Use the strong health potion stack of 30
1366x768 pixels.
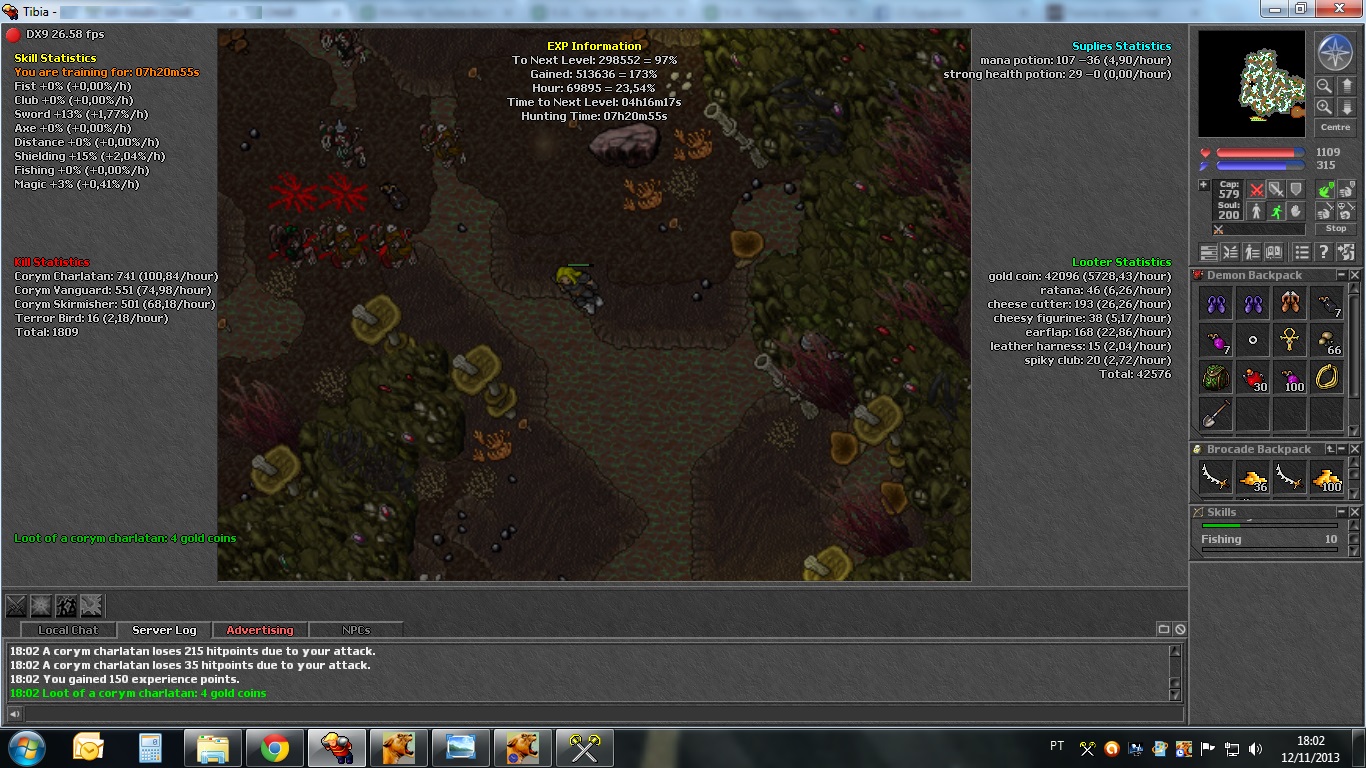(1254, 377)
